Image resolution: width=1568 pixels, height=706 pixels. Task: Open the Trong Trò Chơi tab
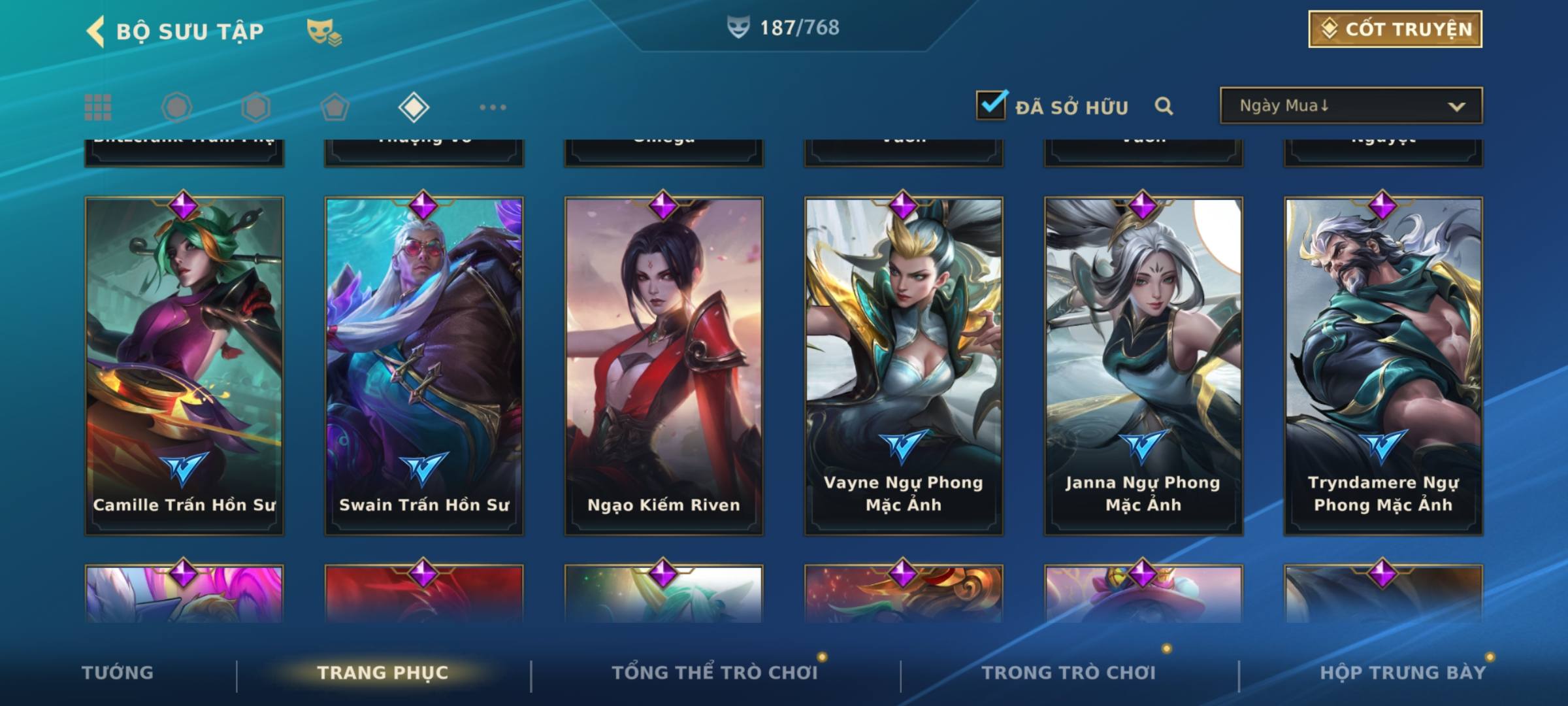click(x=1068, y=673)
